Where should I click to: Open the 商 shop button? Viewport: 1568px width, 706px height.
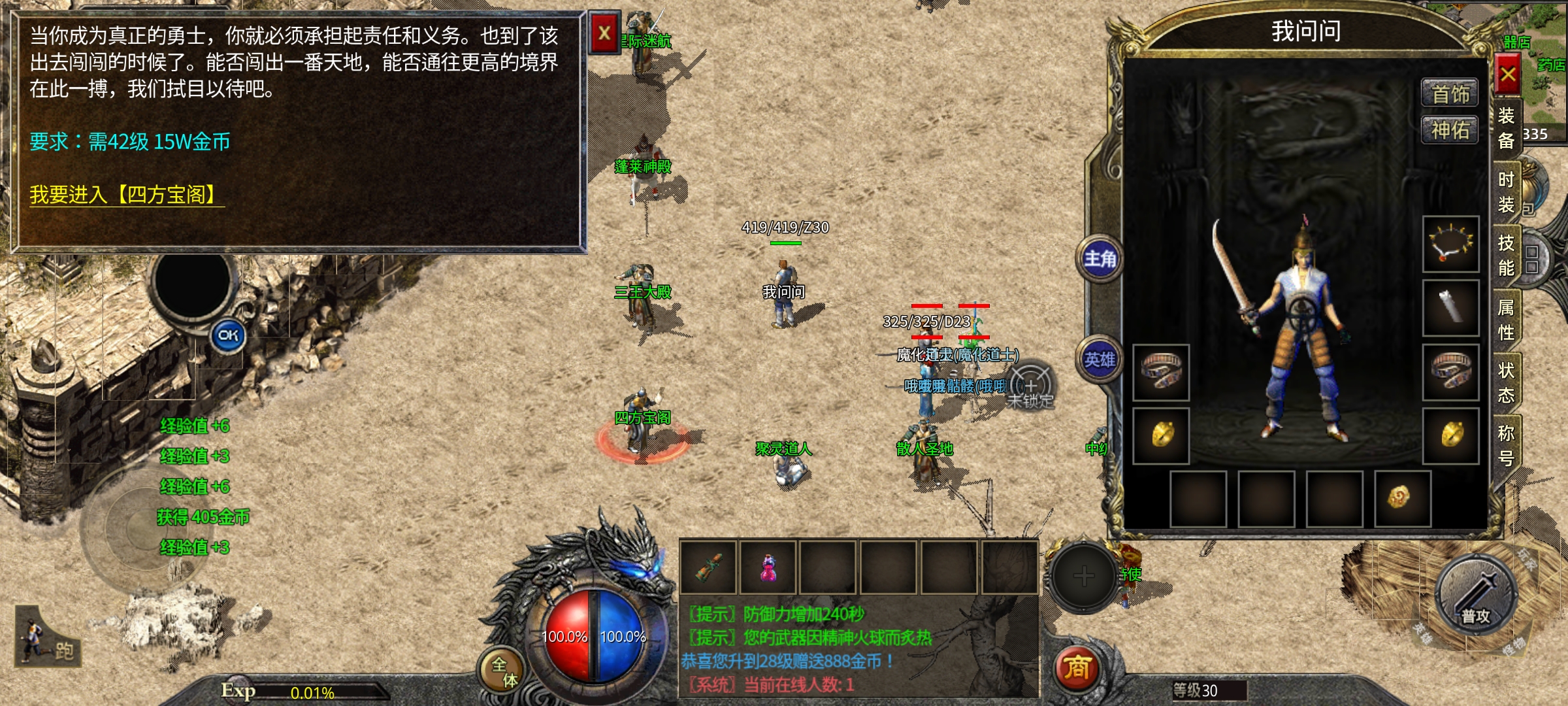[x=1077, y=668]
